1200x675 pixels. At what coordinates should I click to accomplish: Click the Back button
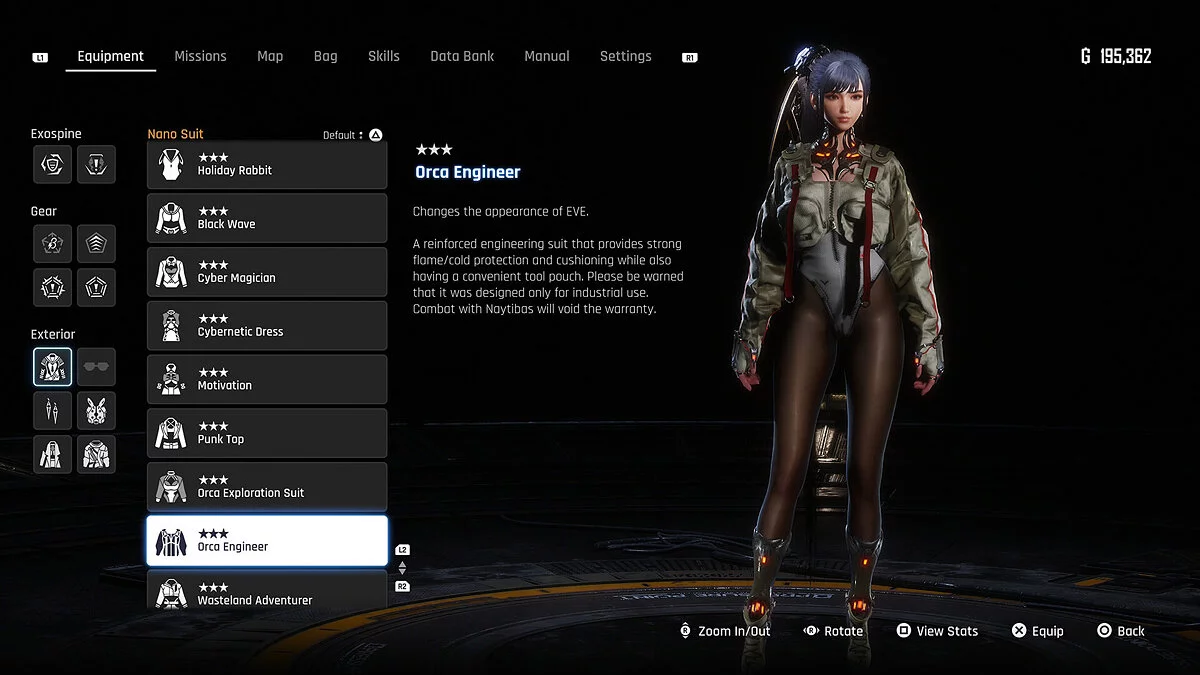tap(1121, 631)
